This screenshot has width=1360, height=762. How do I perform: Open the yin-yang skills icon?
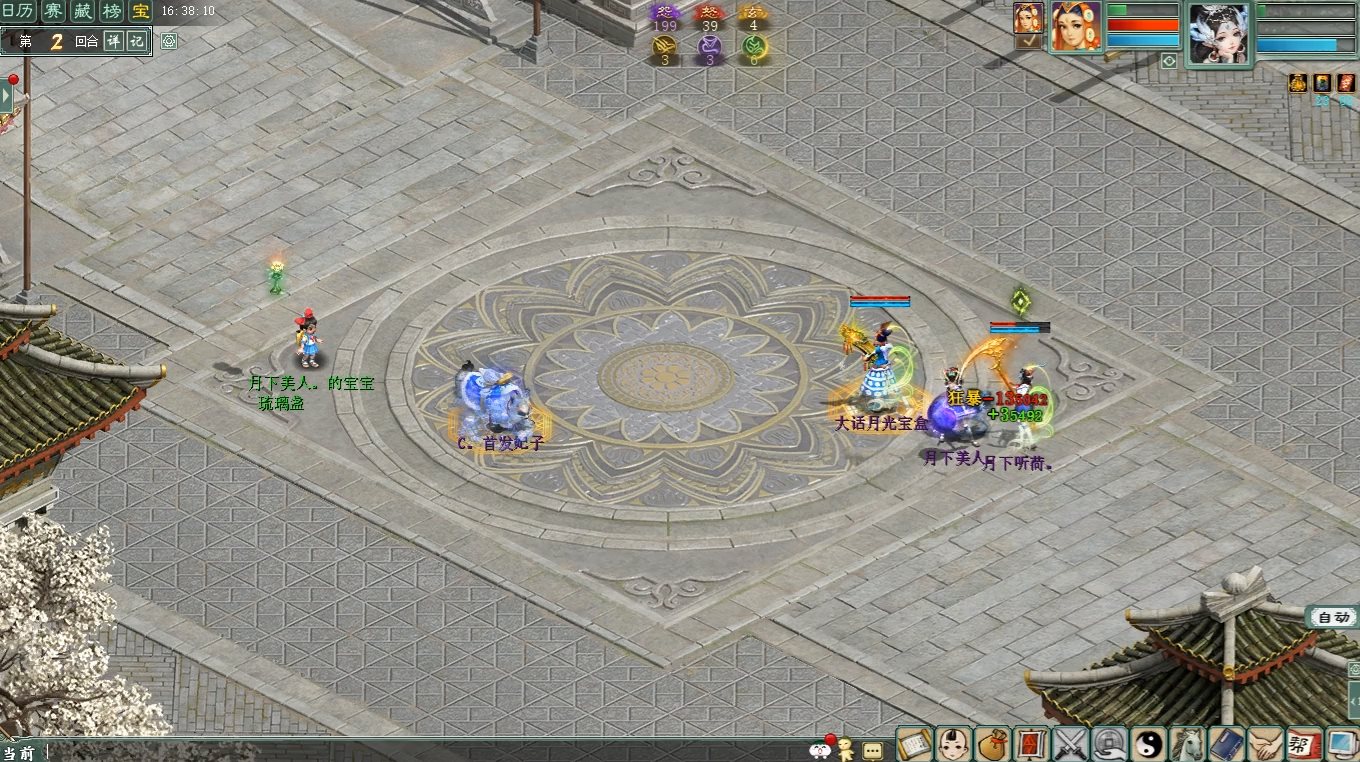click(1149, 744)
